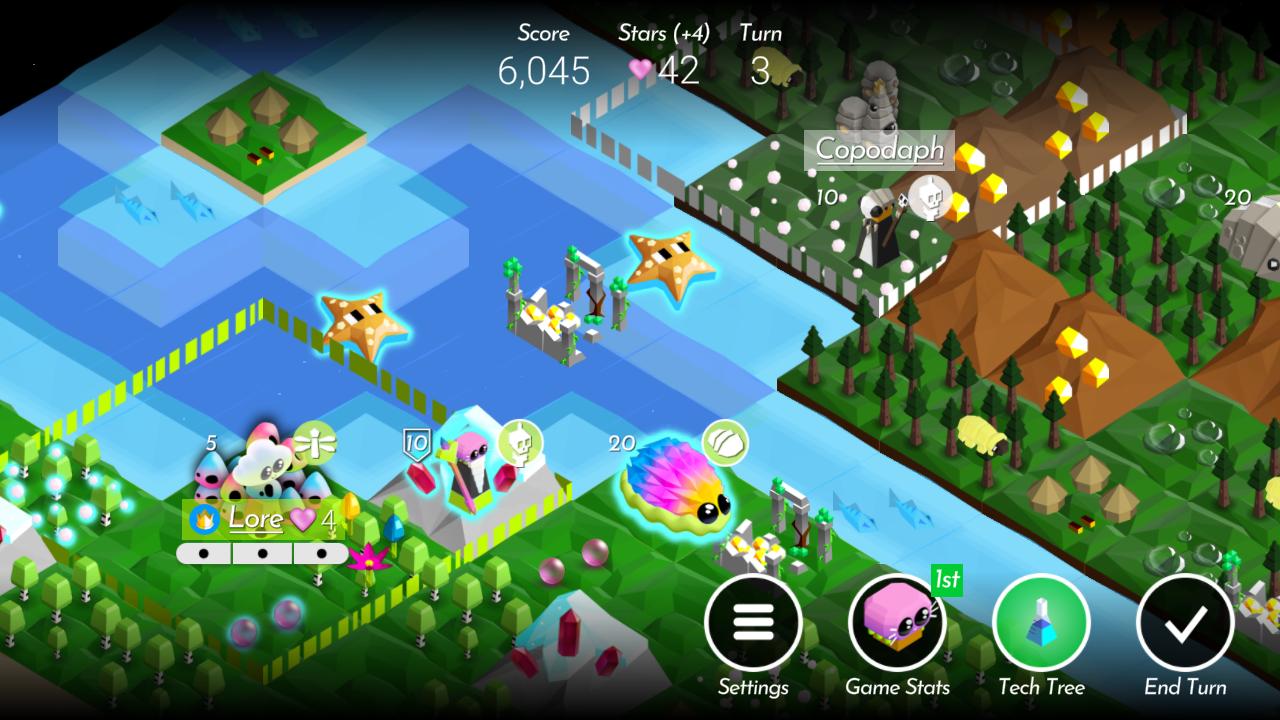Open the Copodaph city banner
1280x720 pixels.
point(878,148)
